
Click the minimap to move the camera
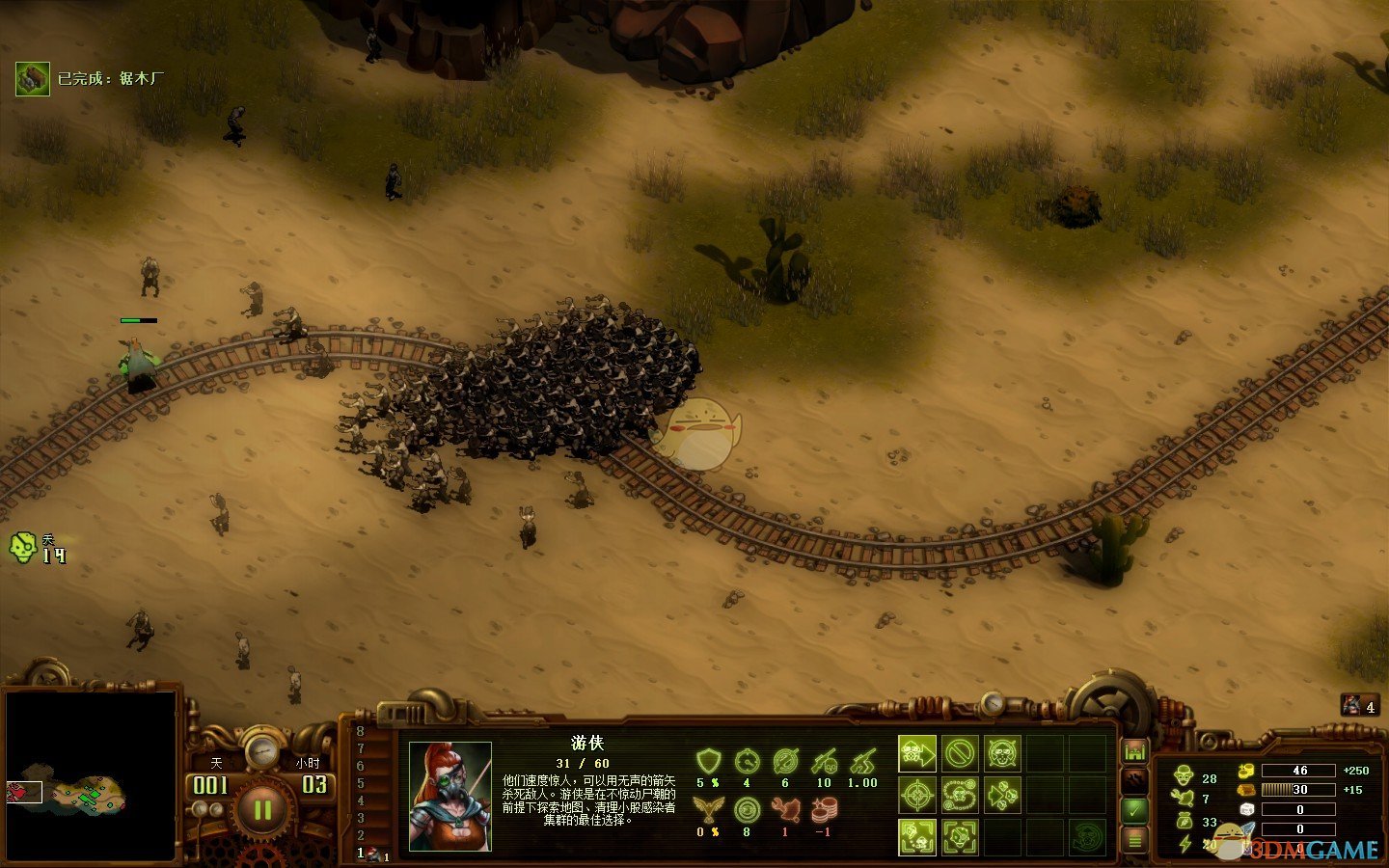92,776
